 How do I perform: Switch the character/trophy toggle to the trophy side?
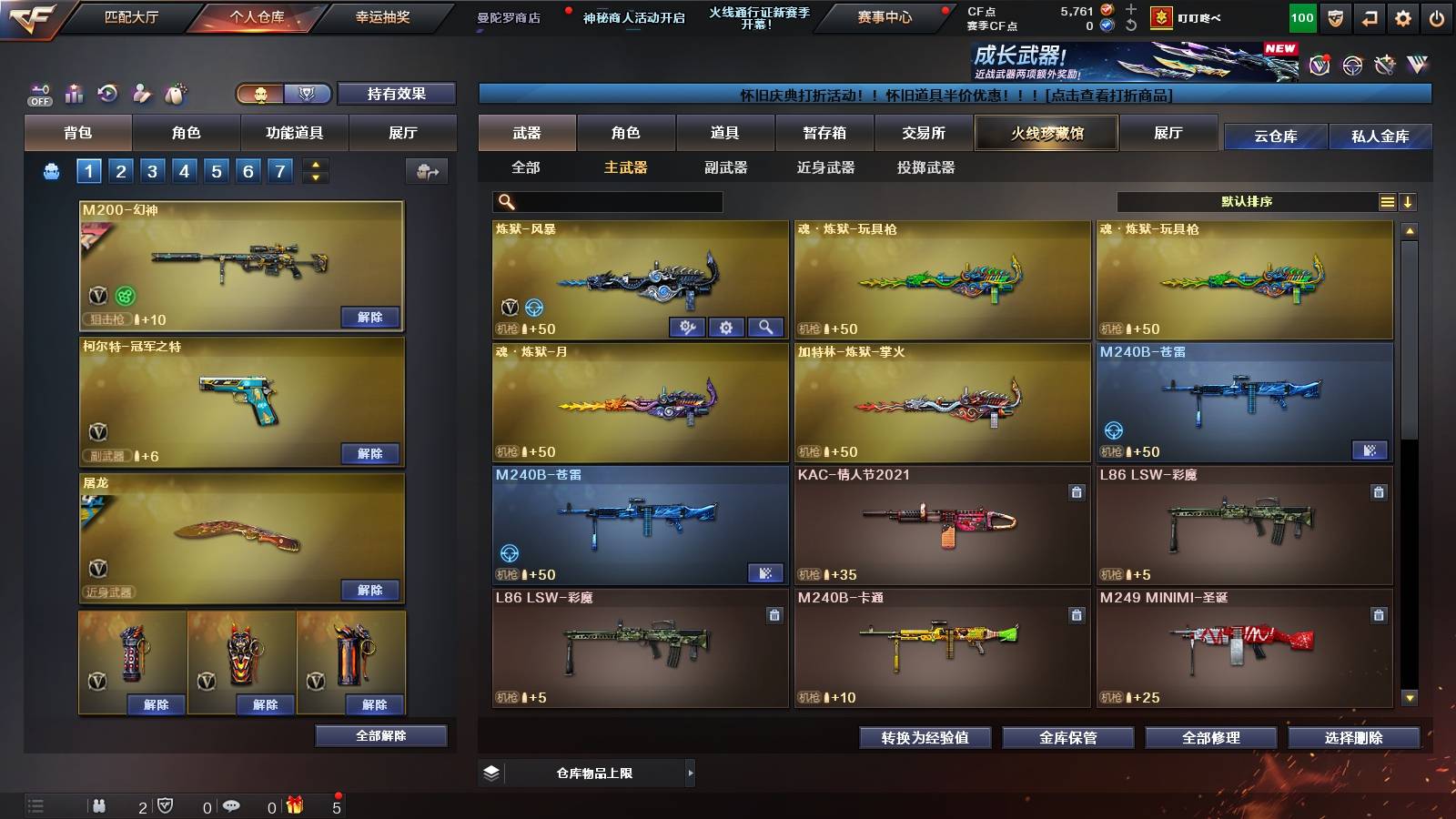(308, 93)
